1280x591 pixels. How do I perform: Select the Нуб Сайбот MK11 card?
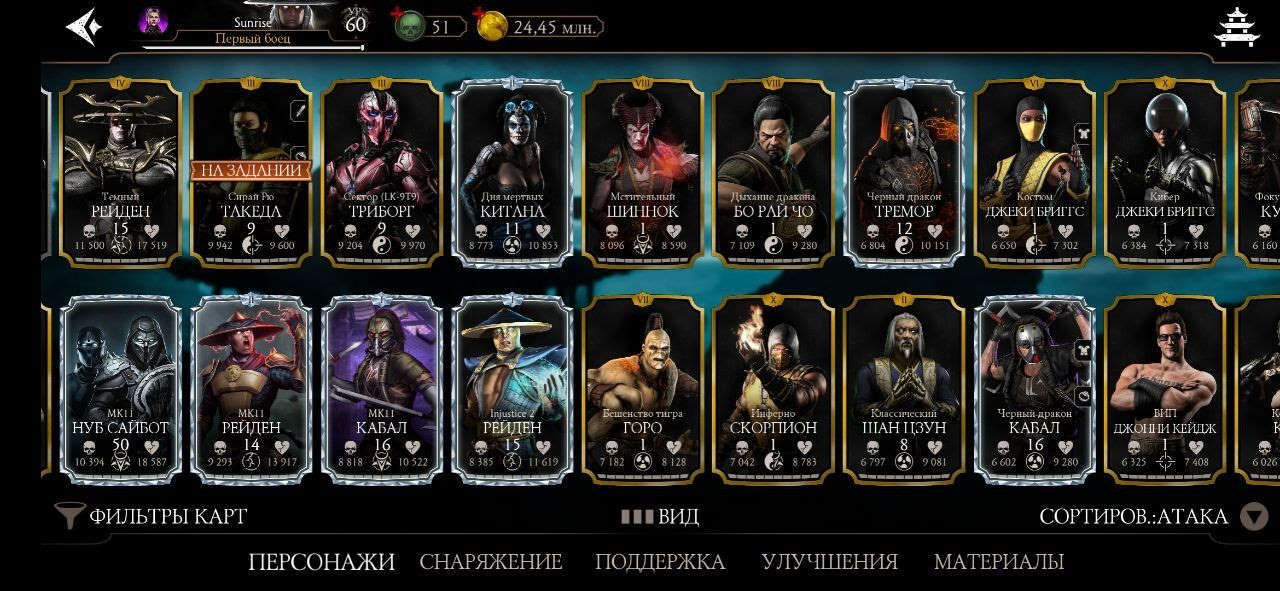[x=120, y=388]
